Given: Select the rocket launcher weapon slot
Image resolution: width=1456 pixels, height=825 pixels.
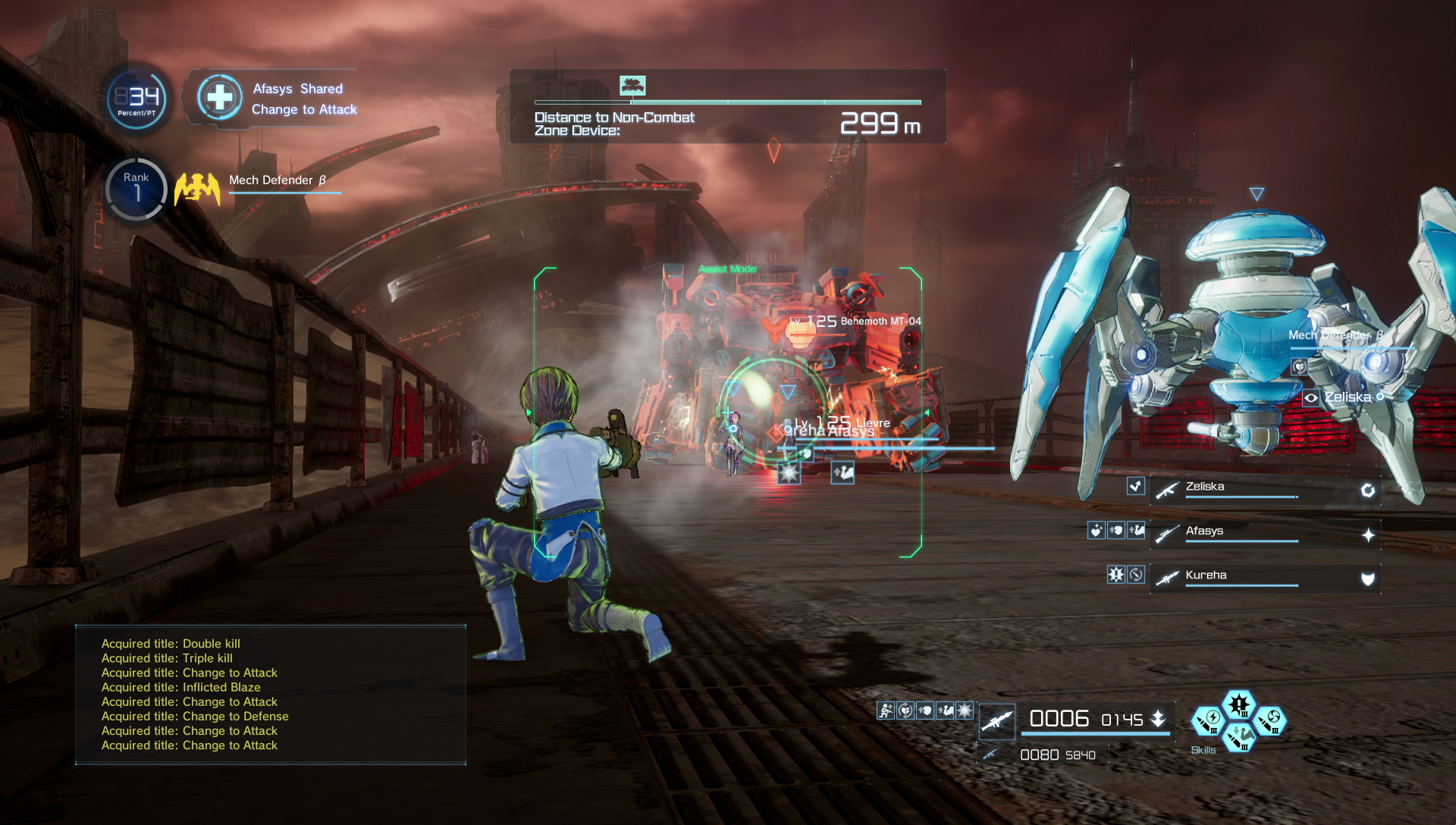Looking at the screenshot, I should 997,720.
